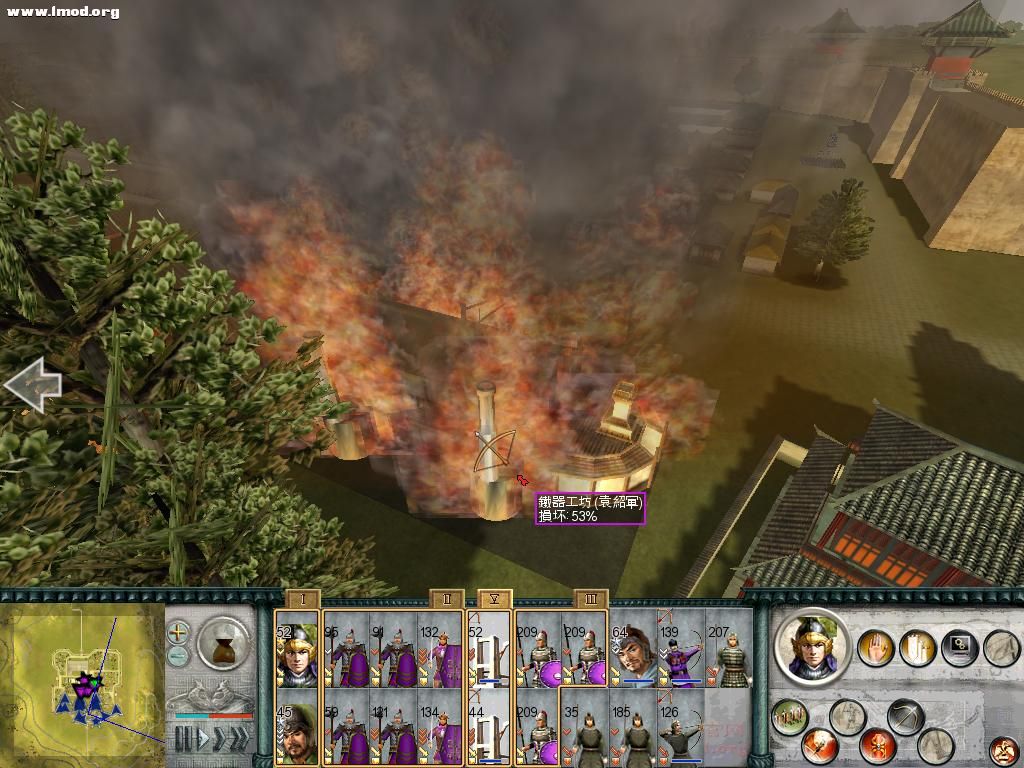The image size is (1024, 768).
Task: Select the purple spearman card with 132 men
Action: click(440, 653)
